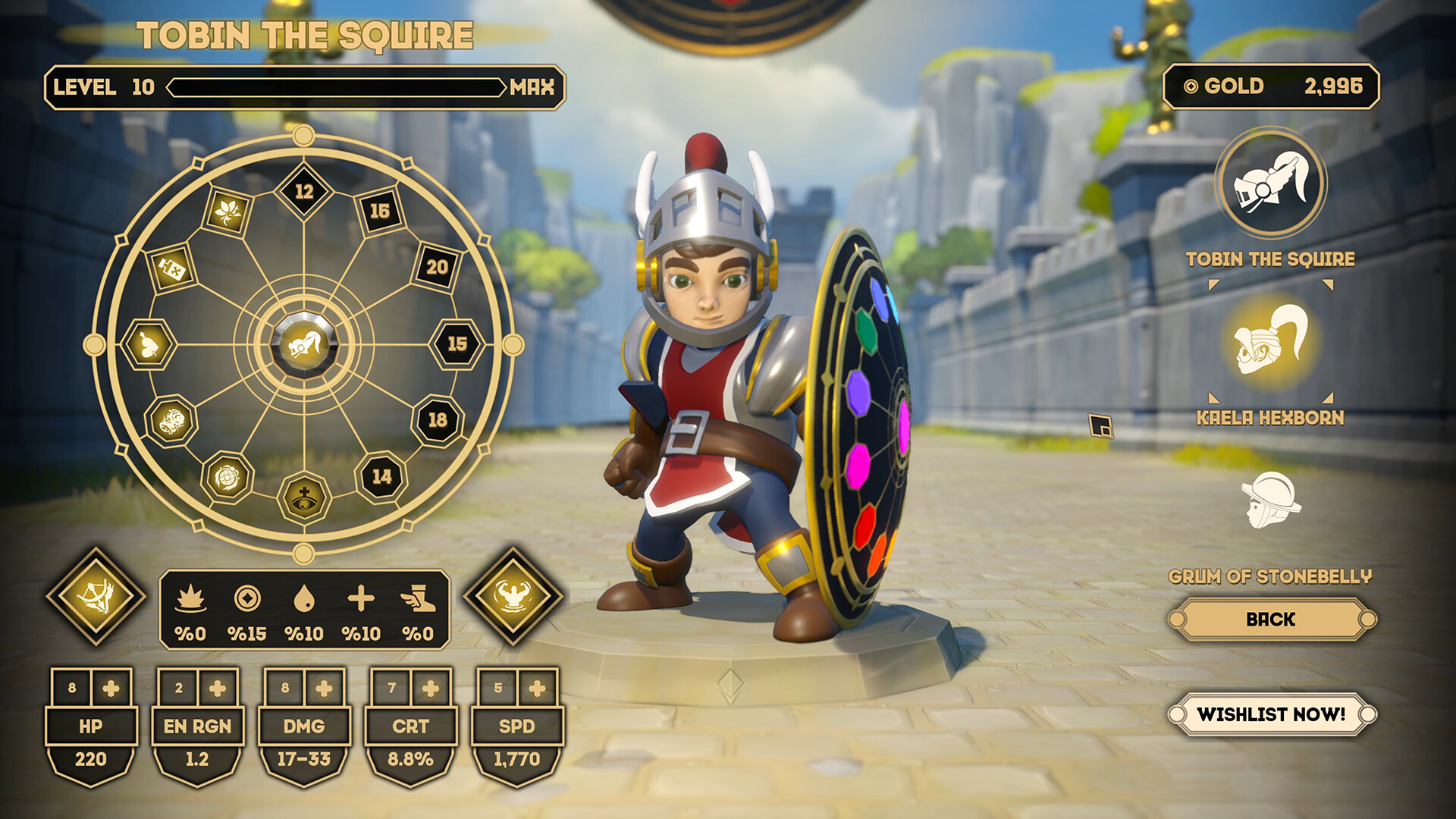
Task: Select Grum of Stonebelly character portrait
Action: coord(1271,500)
